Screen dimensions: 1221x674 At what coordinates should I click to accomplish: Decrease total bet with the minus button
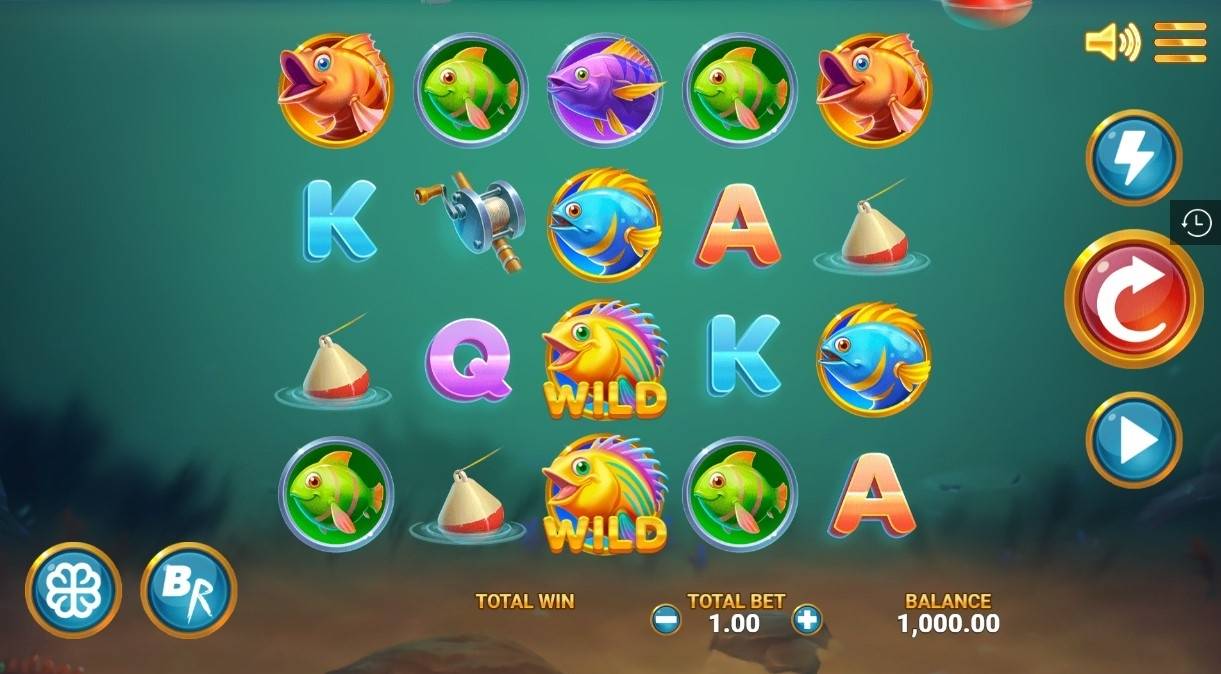[666, 620]
